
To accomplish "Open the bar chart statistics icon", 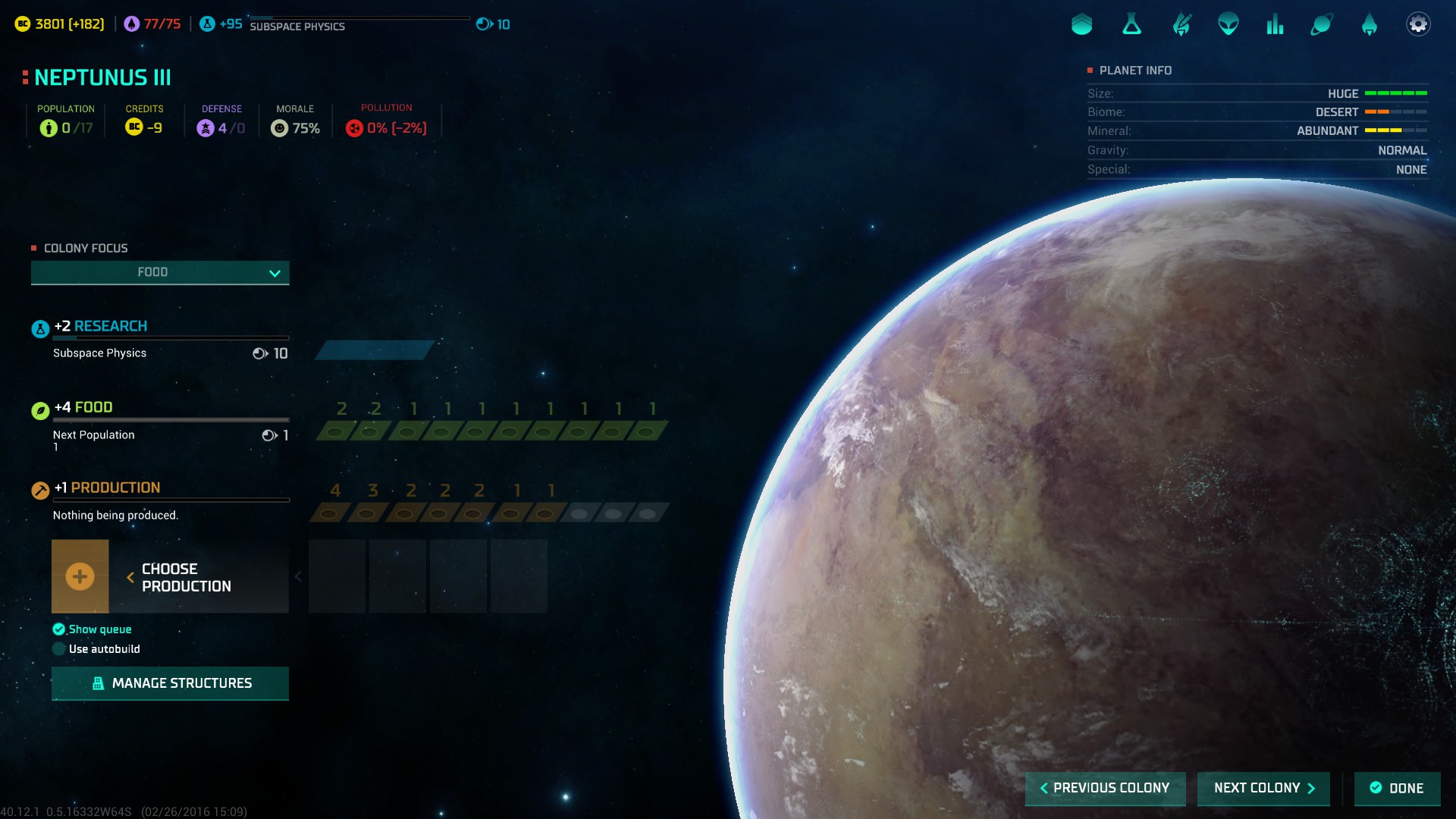I will [x=1275, y=25].
